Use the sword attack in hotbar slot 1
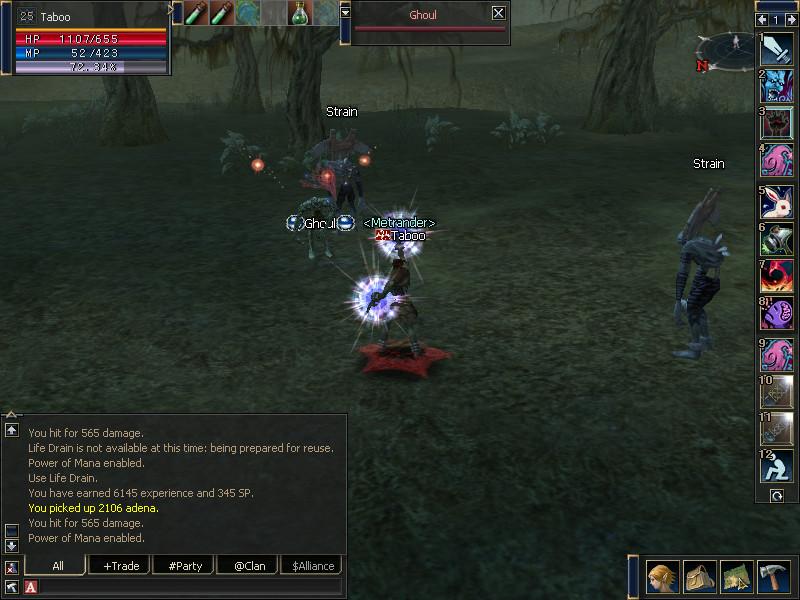The height and width of the screenshot is (600, 800). coord(777,50)
